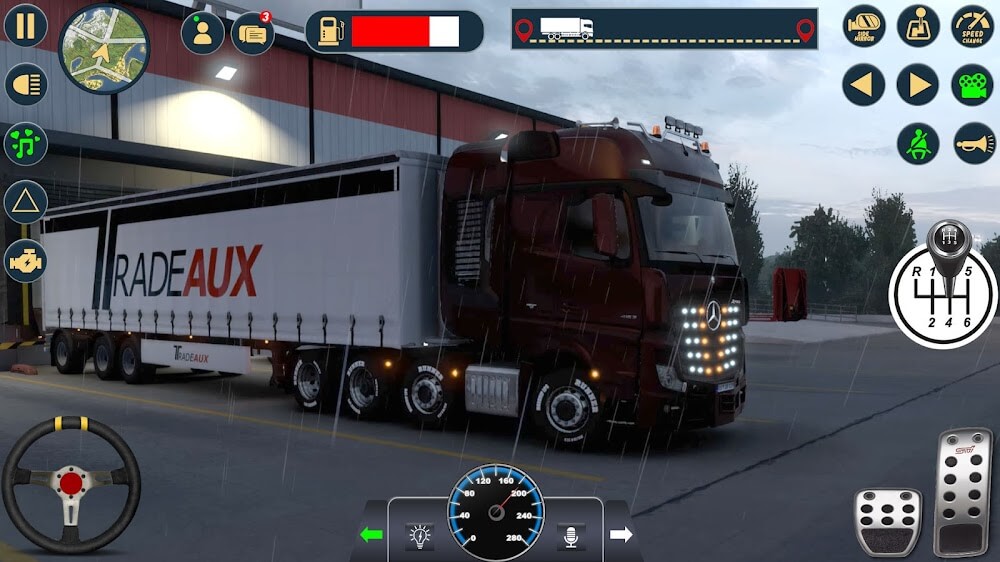Click the left triangle arrow button
Image resolution: width=1000 pixels, height=562 pixels.
click(x=864, y=85)
